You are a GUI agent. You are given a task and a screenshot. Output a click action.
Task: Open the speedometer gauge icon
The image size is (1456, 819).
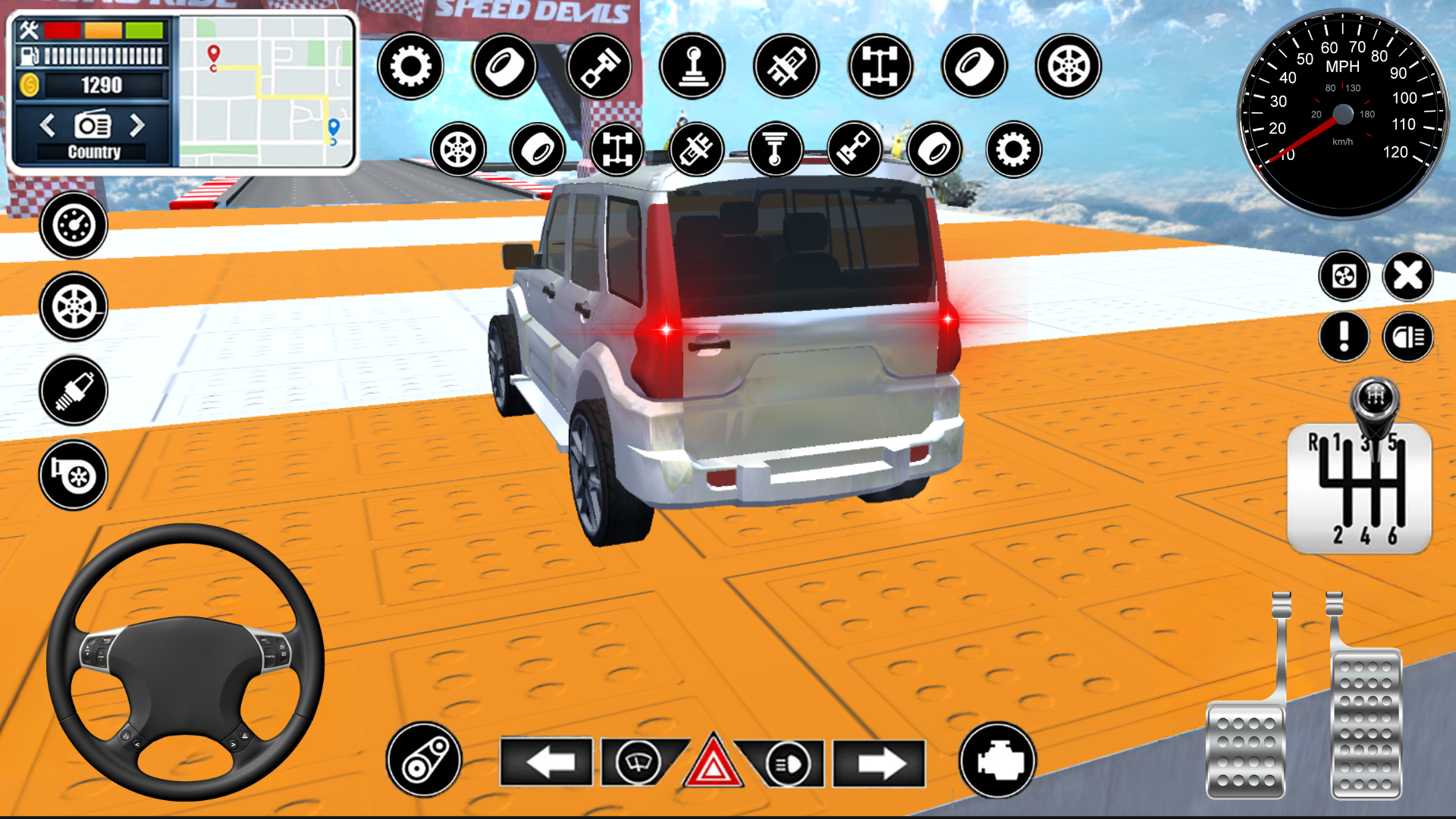tap(72, 226)
